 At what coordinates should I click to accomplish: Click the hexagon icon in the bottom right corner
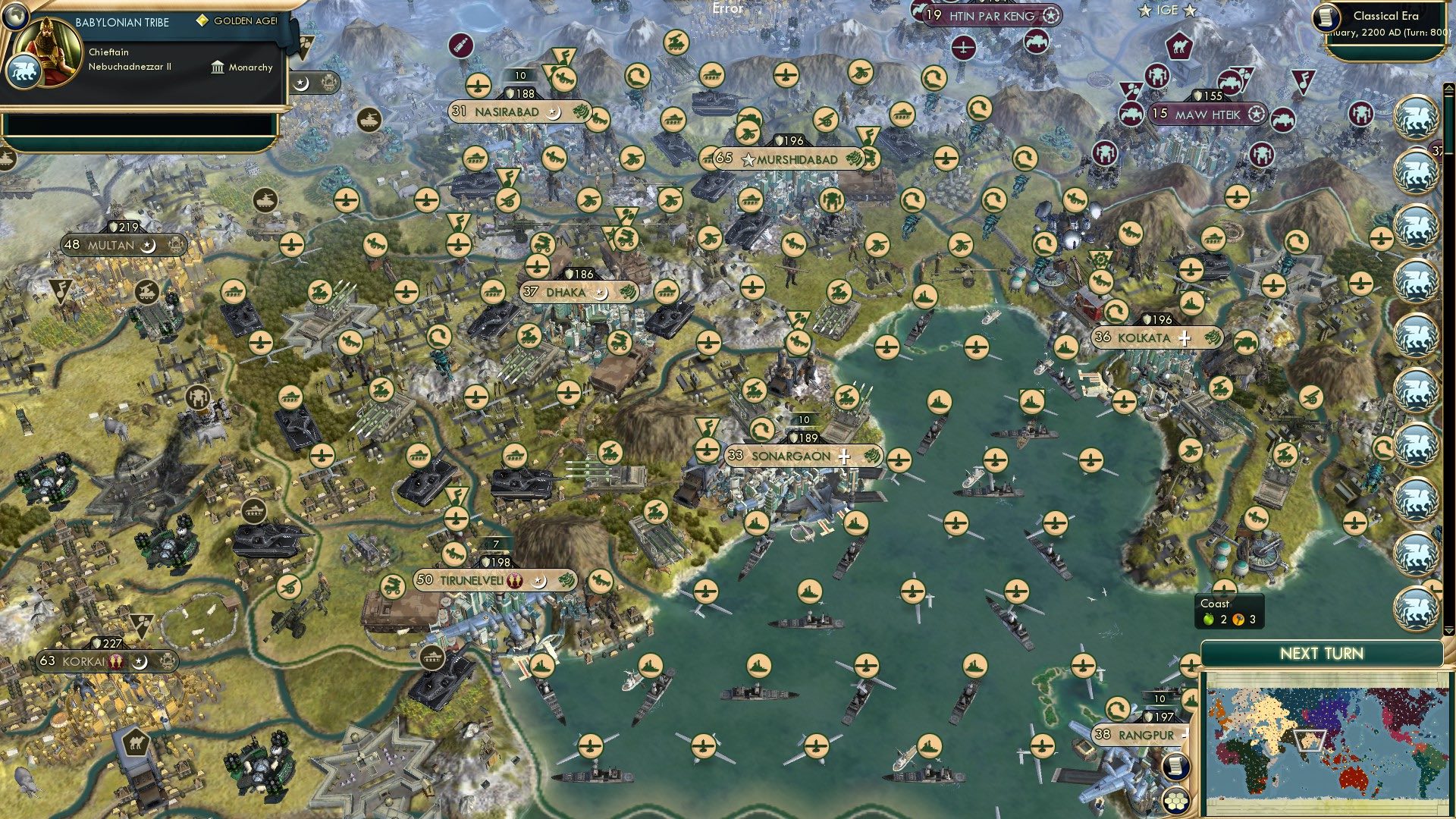click(1175, 800)
